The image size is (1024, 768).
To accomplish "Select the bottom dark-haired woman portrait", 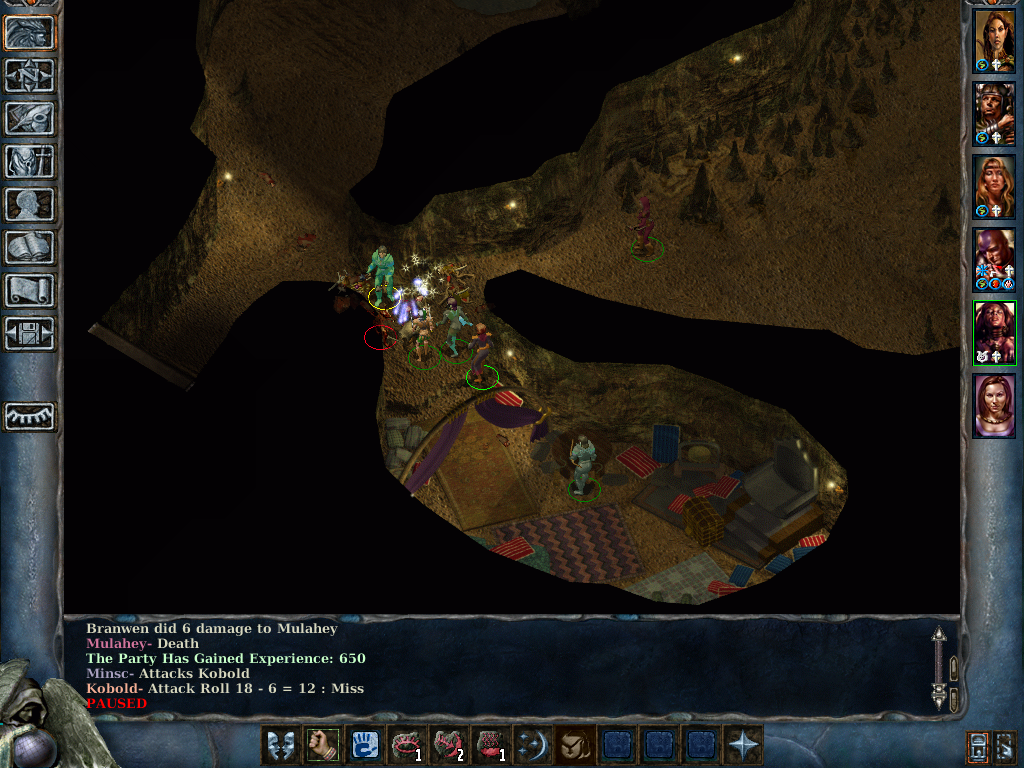I will click(x=994, y=405).
